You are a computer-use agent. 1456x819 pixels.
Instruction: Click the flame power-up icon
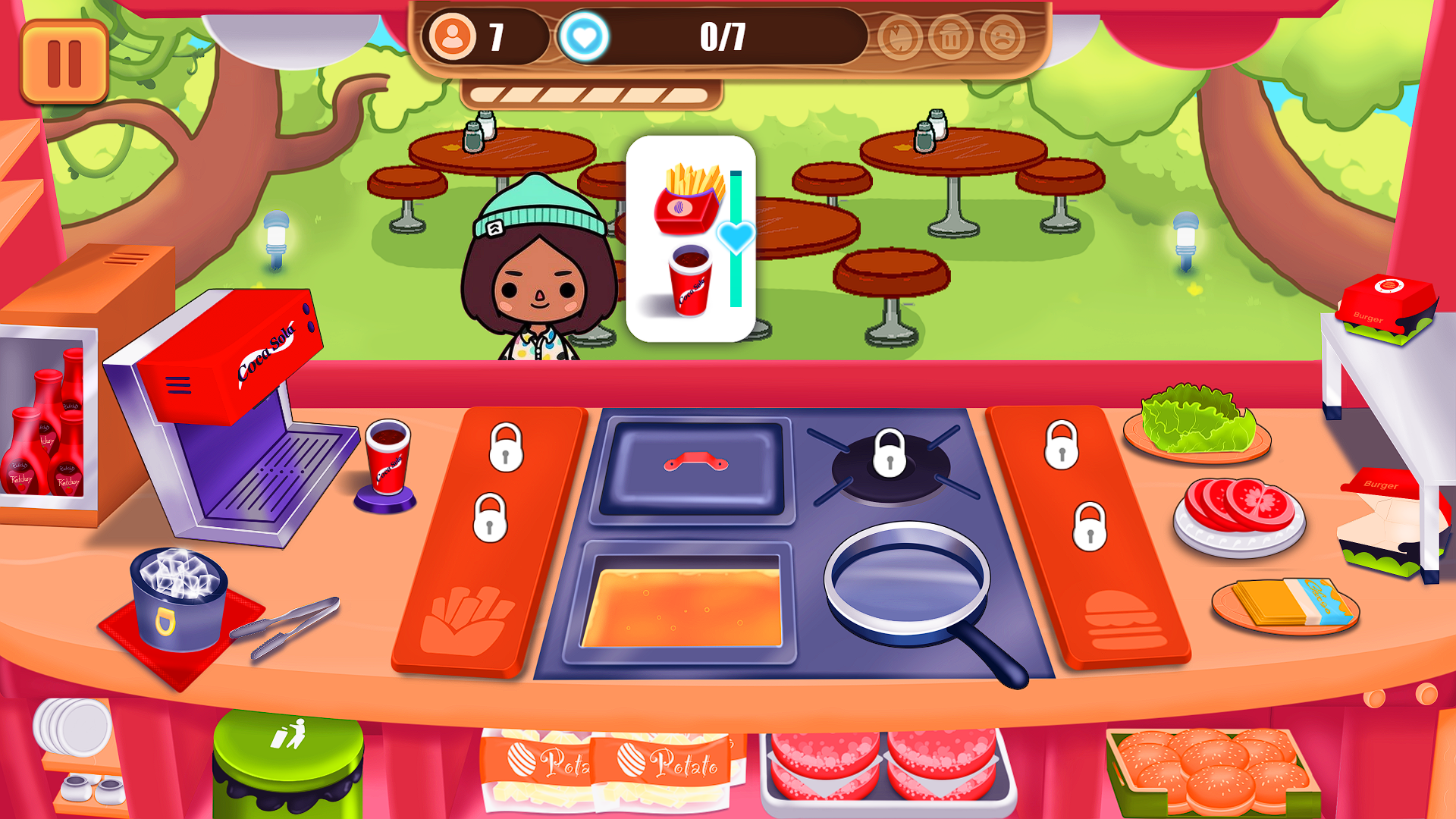tap(899, 38)
